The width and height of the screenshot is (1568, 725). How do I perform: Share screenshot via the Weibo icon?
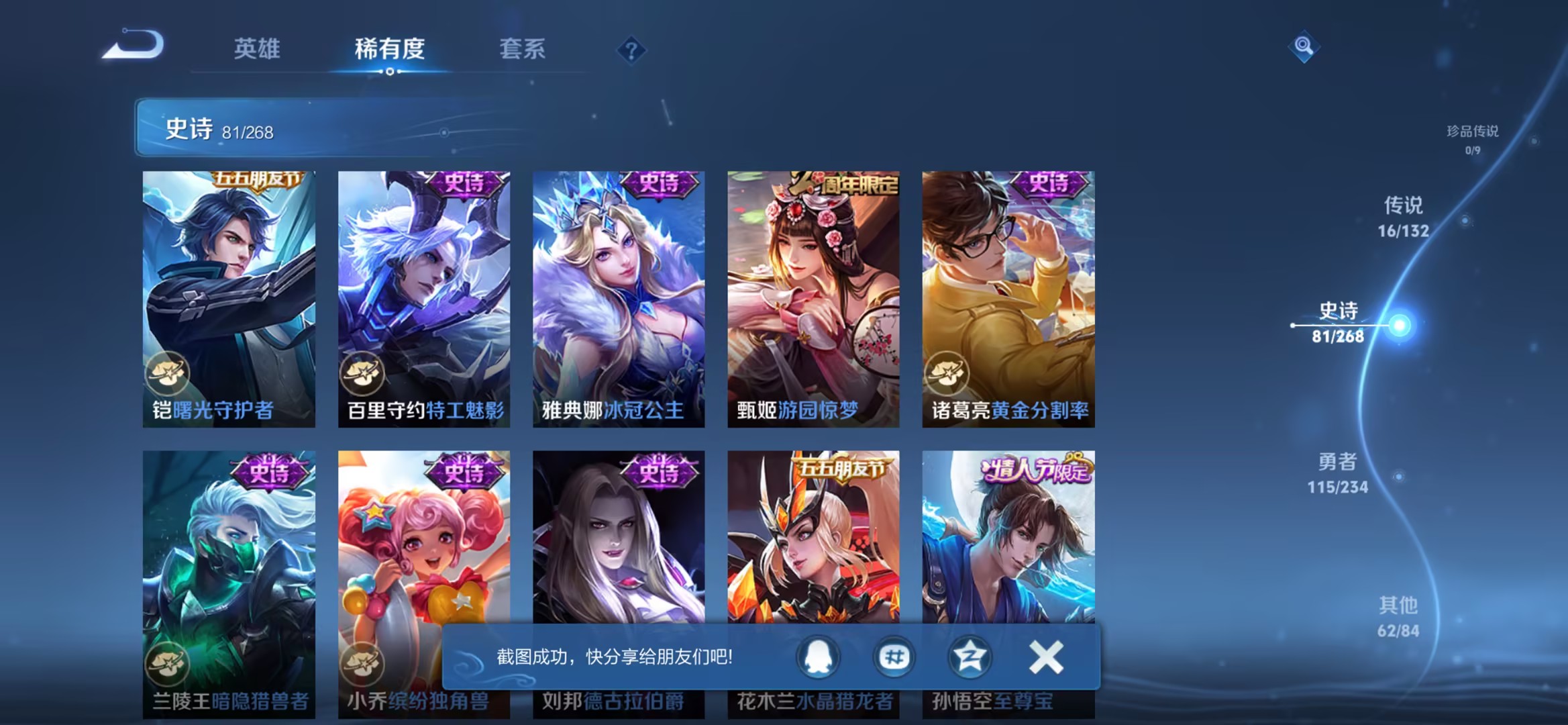(893, 658)
